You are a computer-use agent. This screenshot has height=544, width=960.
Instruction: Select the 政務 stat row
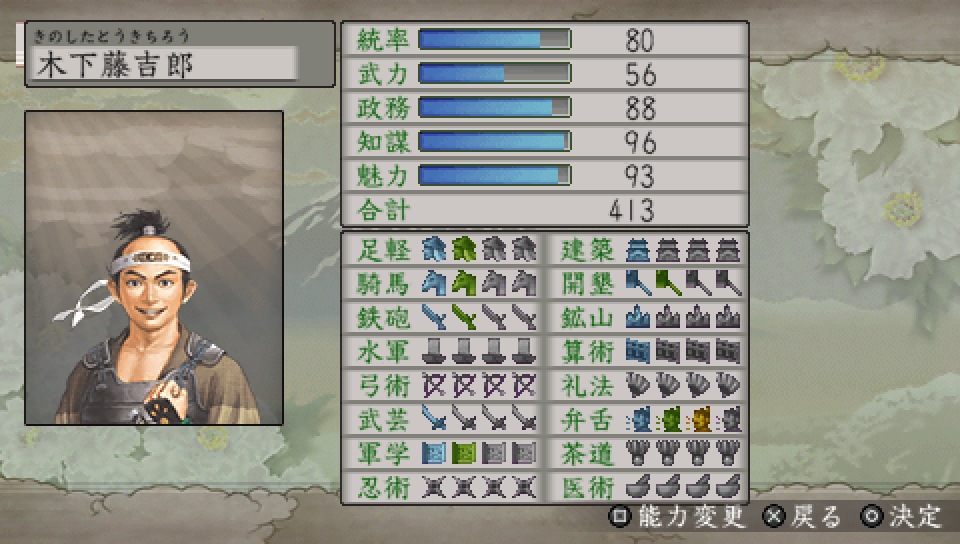point(544,108)
